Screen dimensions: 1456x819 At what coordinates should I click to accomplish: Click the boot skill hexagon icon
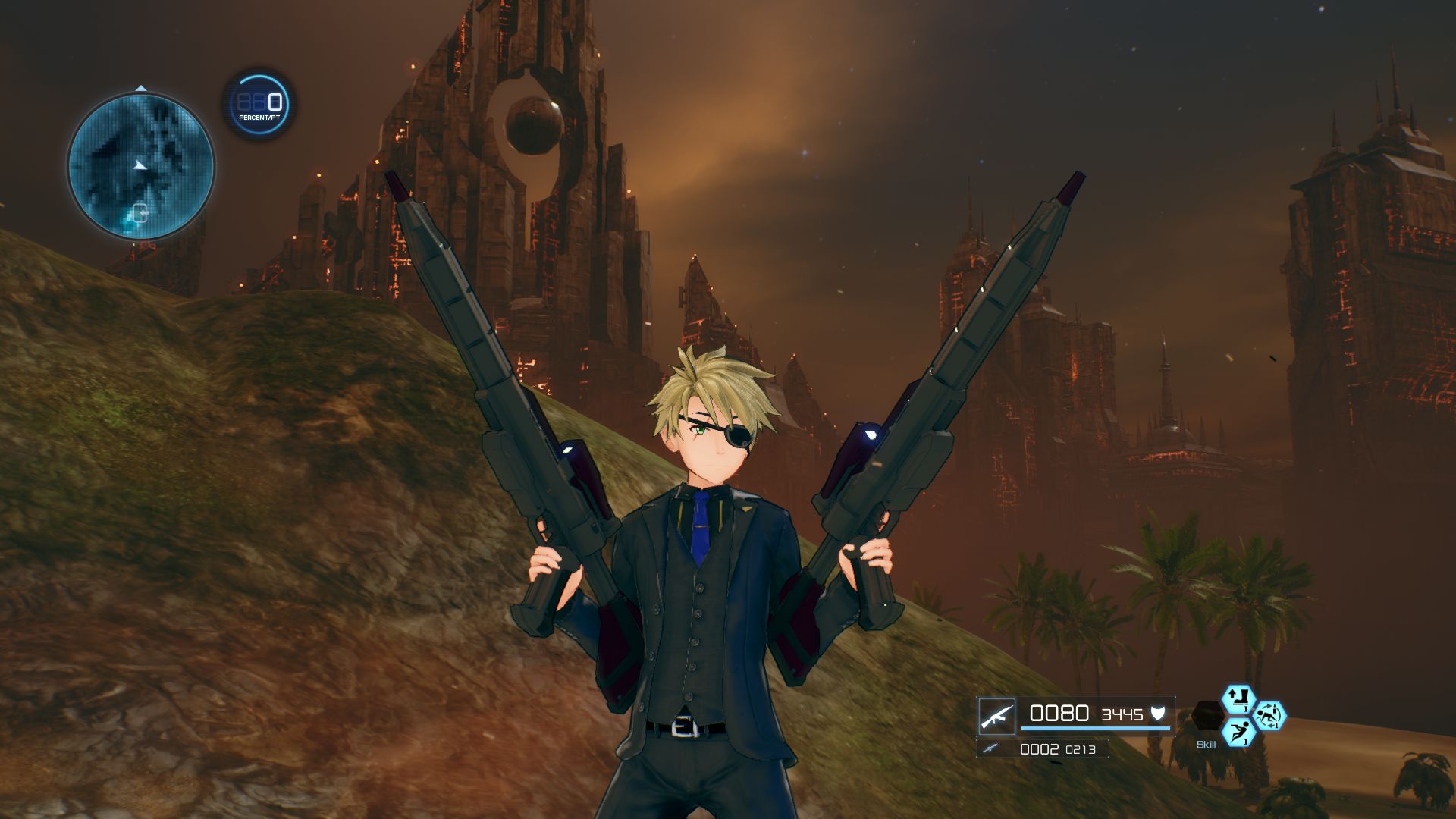[1240, 699]
